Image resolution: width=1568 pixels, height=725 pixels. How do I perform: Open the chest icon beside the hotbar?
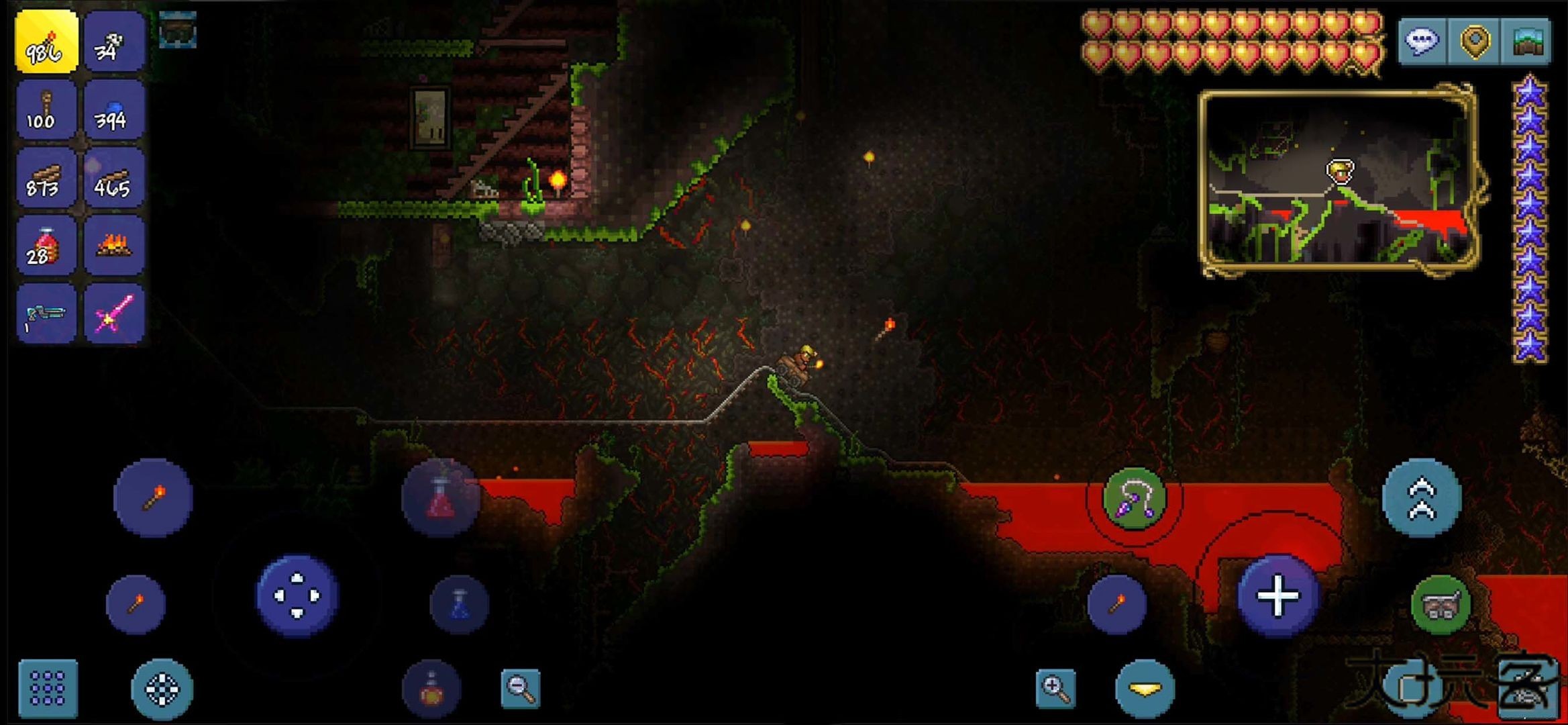[x=178, y=30]
